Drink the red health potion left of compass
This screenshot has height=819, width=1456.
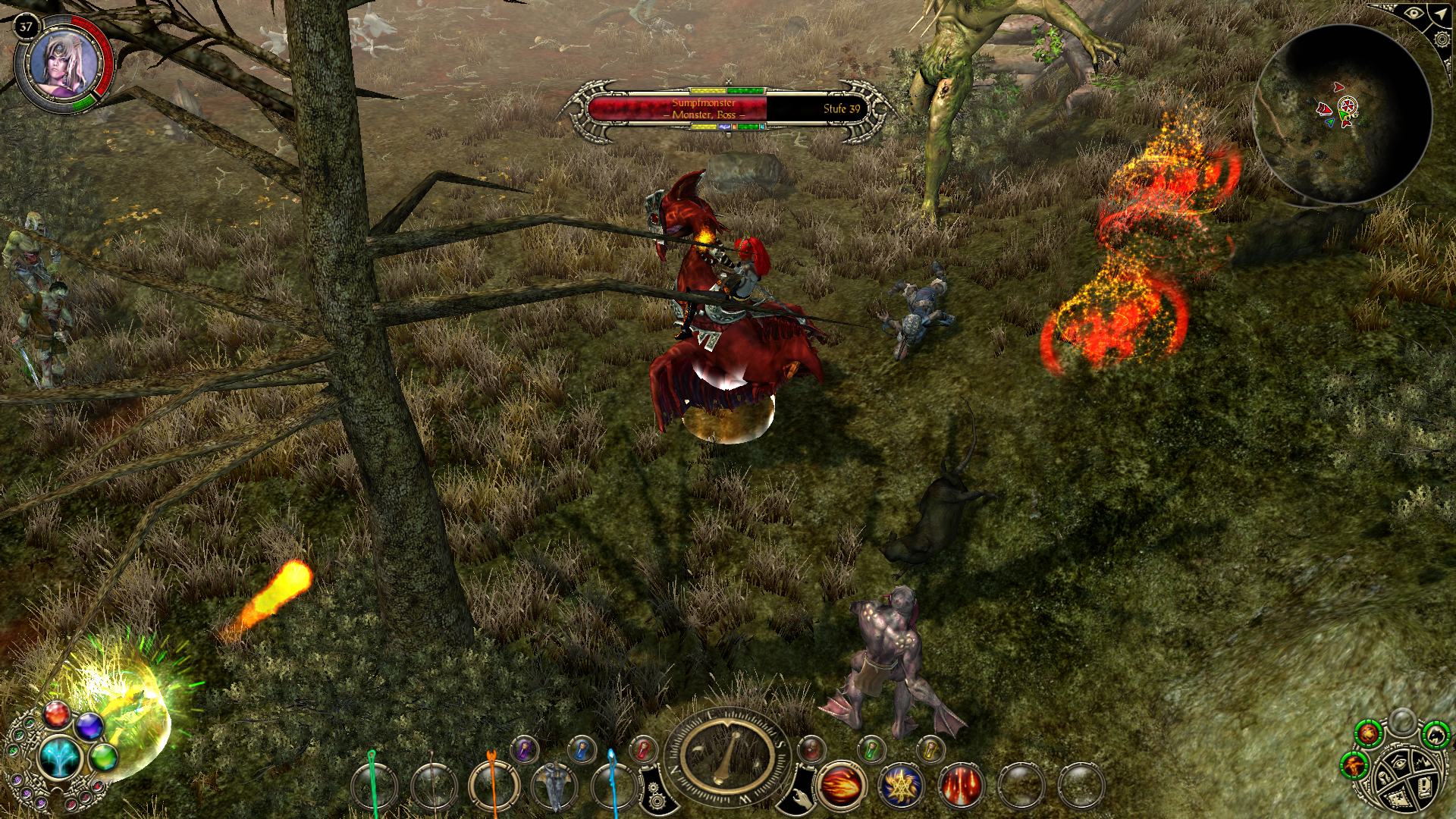point(642,749)
